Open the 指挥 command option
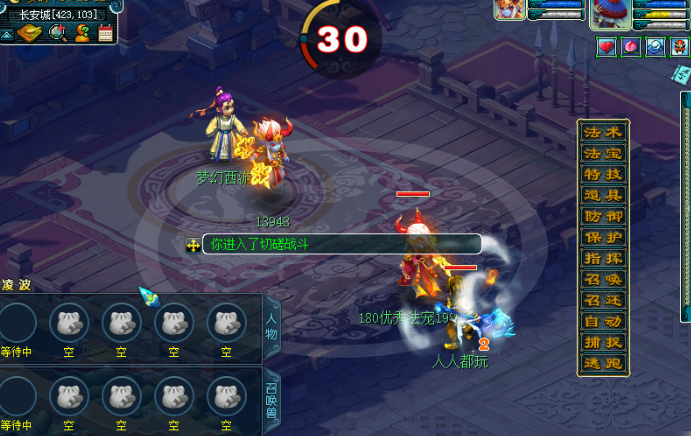691x436 pixels. tap(603, 259)
